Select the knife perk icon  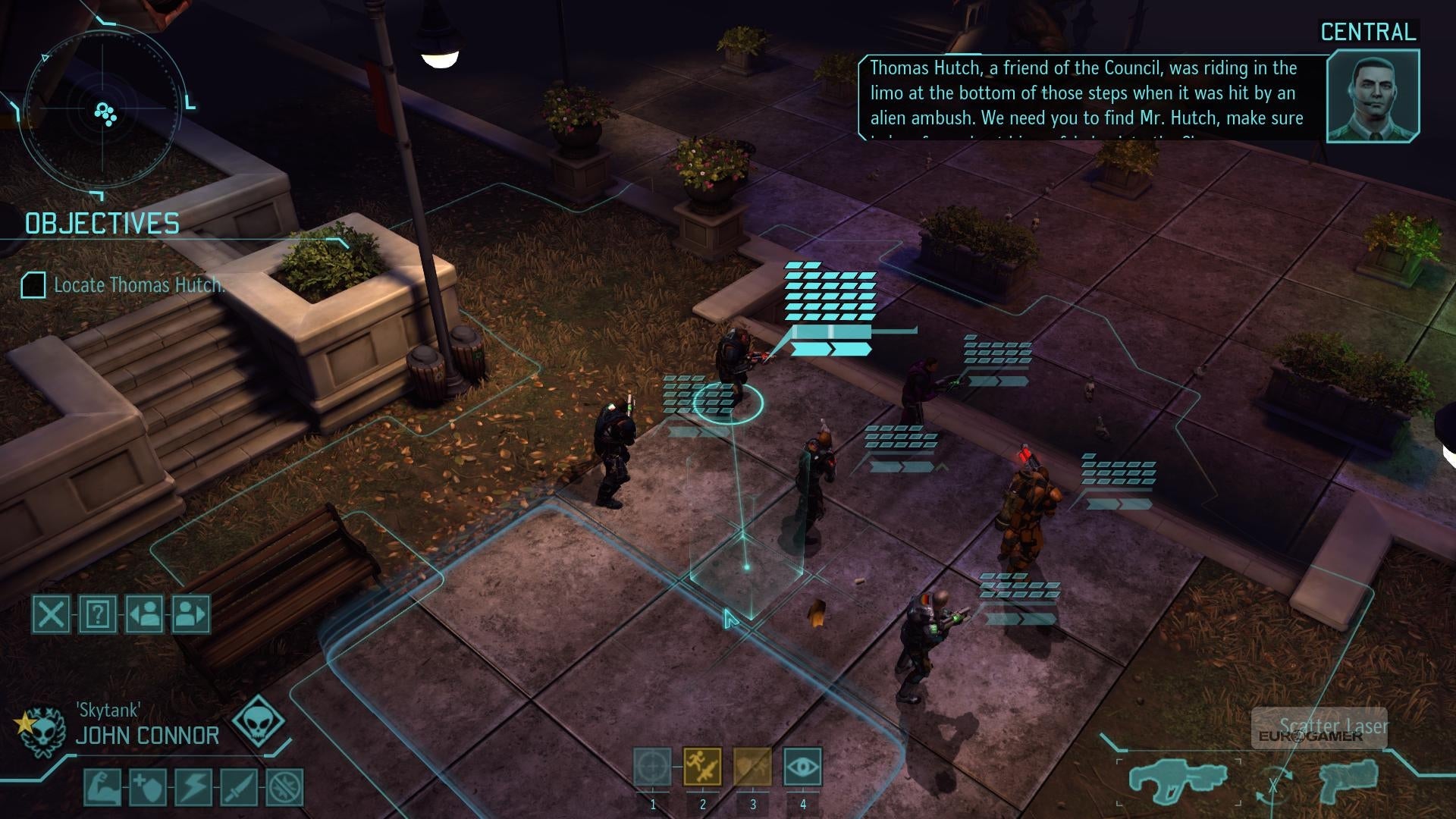[239, 787]
